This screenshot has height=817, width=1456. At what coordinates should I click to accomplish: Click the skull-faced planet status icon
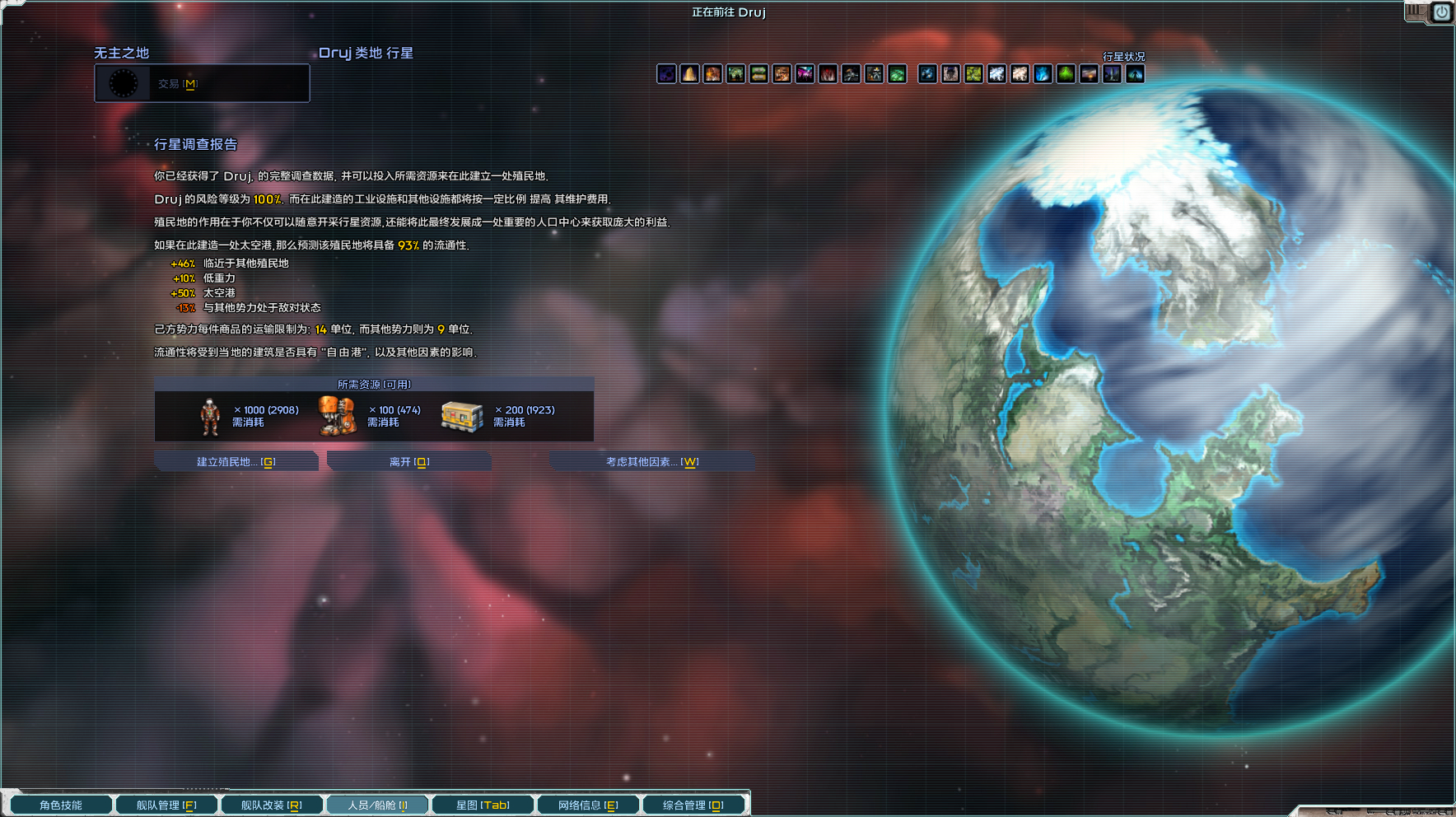(x=875, y=74)
